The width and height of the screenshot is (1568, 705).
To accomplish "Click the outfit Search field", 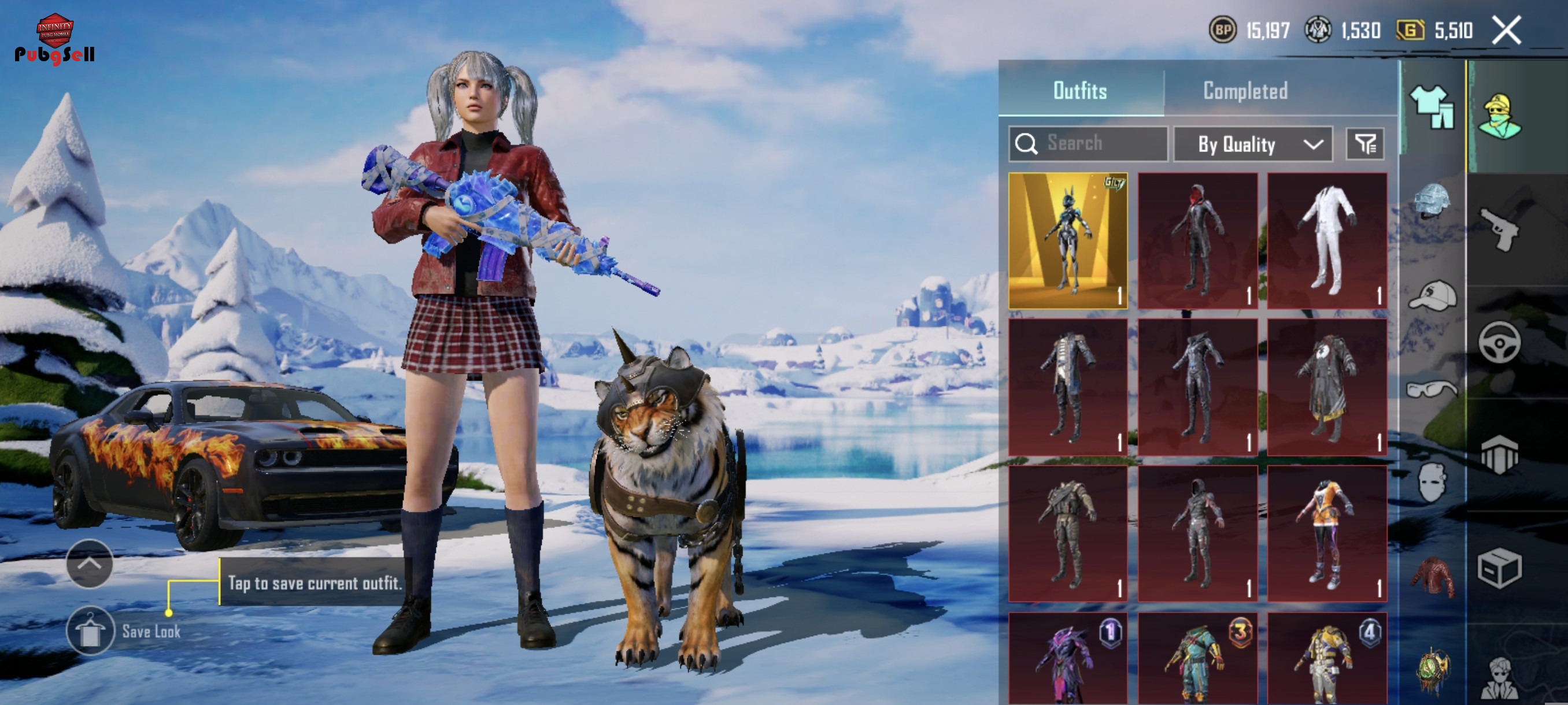I will click(1088, 143).
